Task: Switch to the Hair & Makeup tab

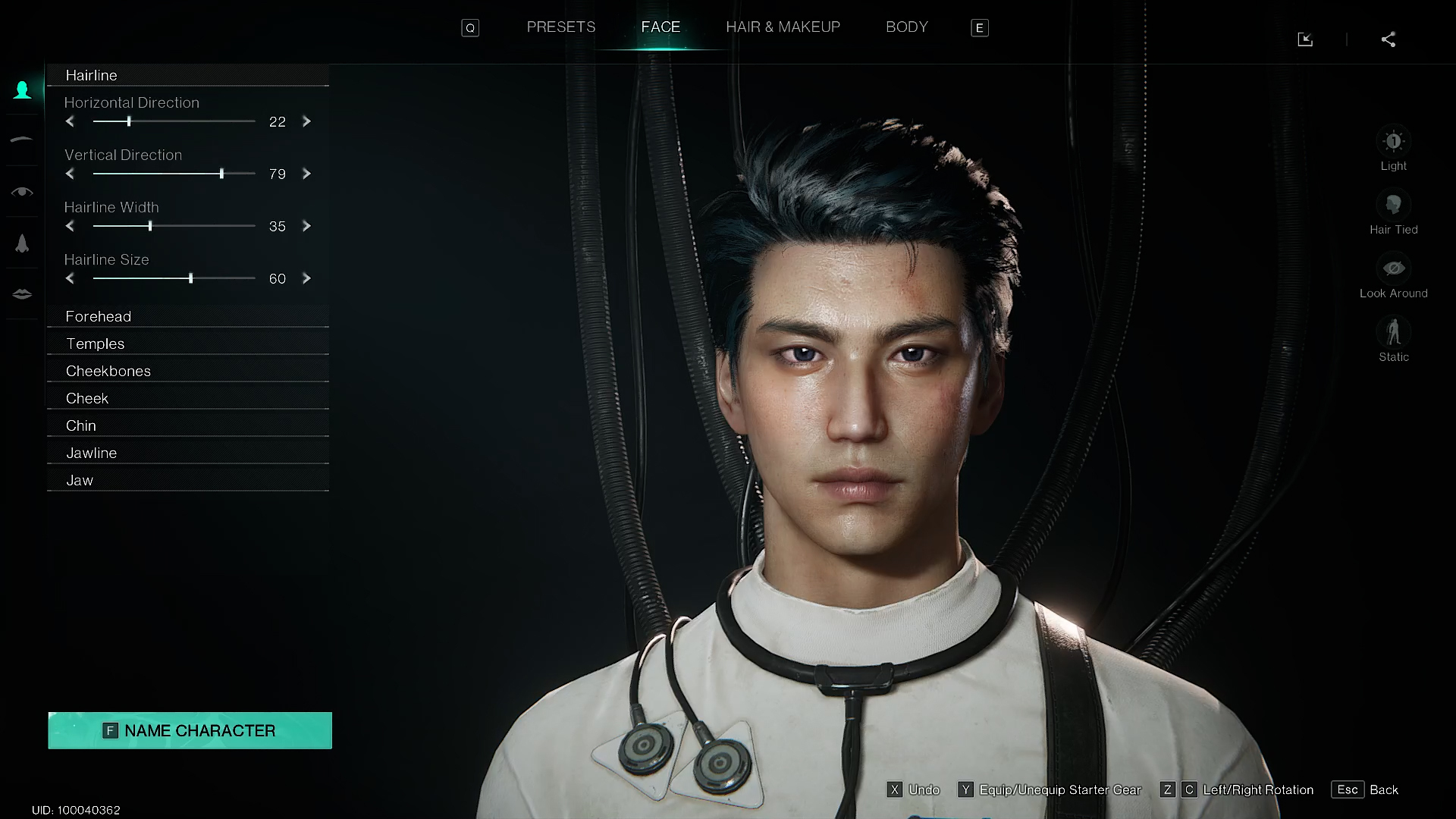Action: [783, 27]
